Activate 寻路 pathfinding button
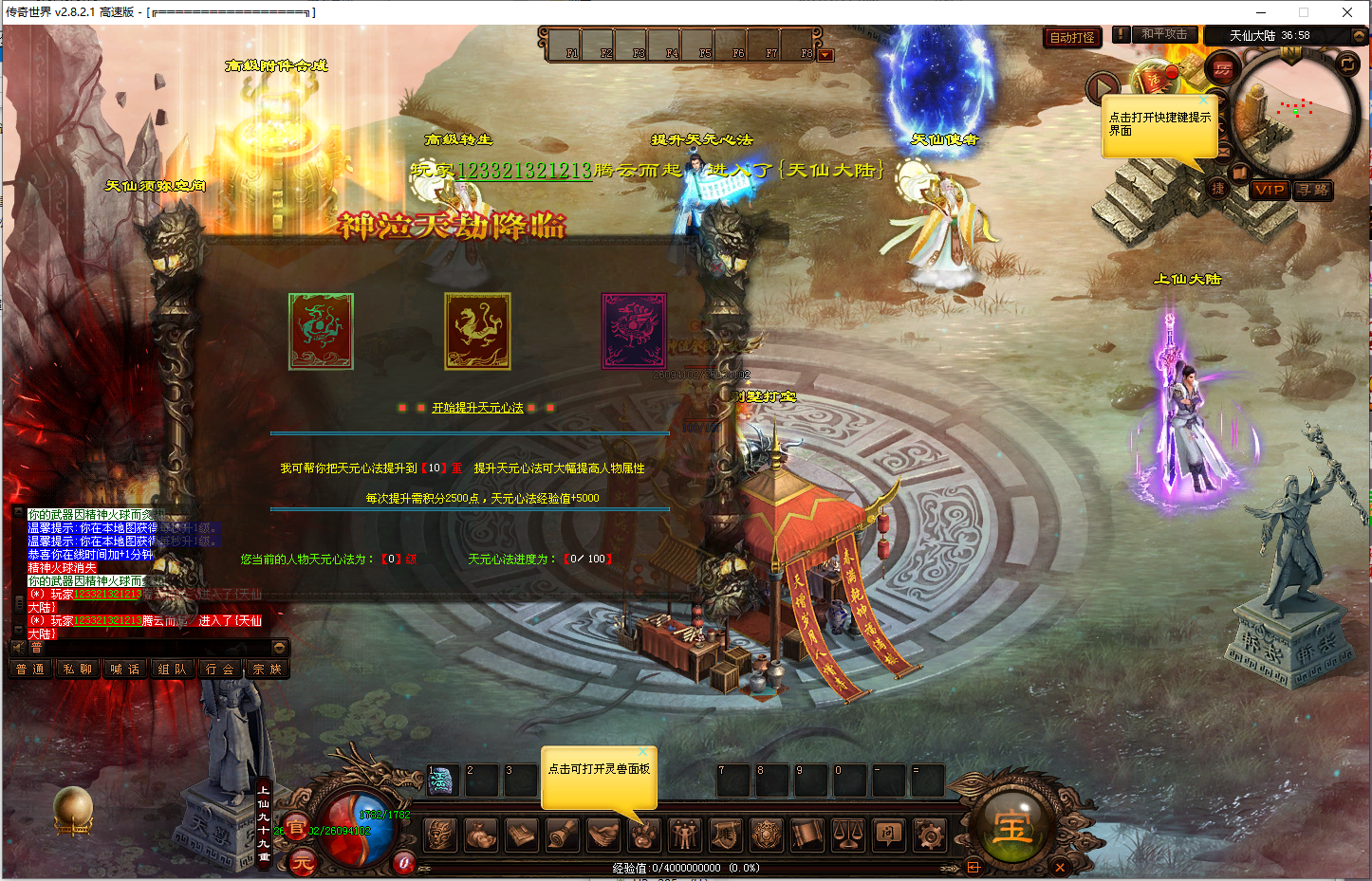 (x=1314, y=190)
